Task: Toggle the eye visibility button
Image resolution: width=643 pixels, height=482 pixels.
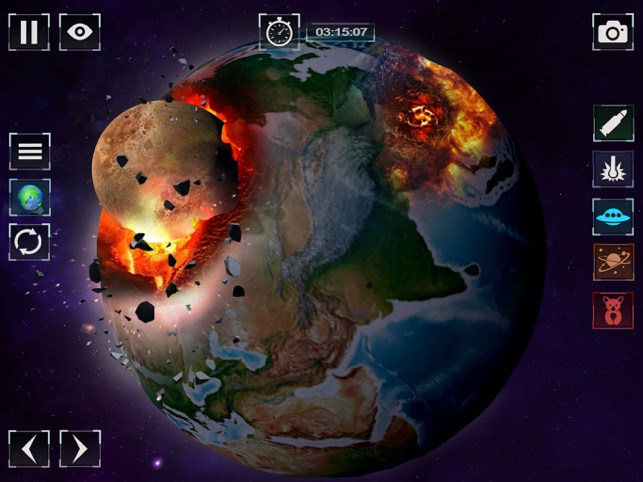Action: [x=79, y=32]
